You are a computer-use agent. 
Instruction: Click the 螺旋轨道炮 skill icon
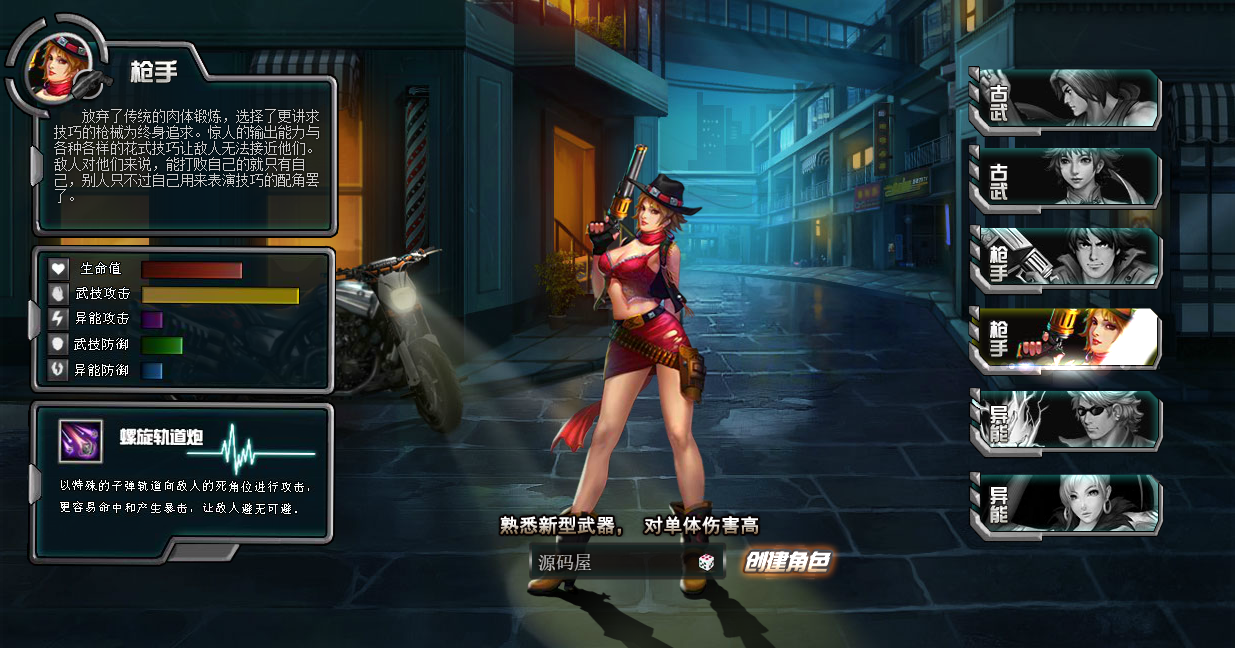tap(80, 441)
